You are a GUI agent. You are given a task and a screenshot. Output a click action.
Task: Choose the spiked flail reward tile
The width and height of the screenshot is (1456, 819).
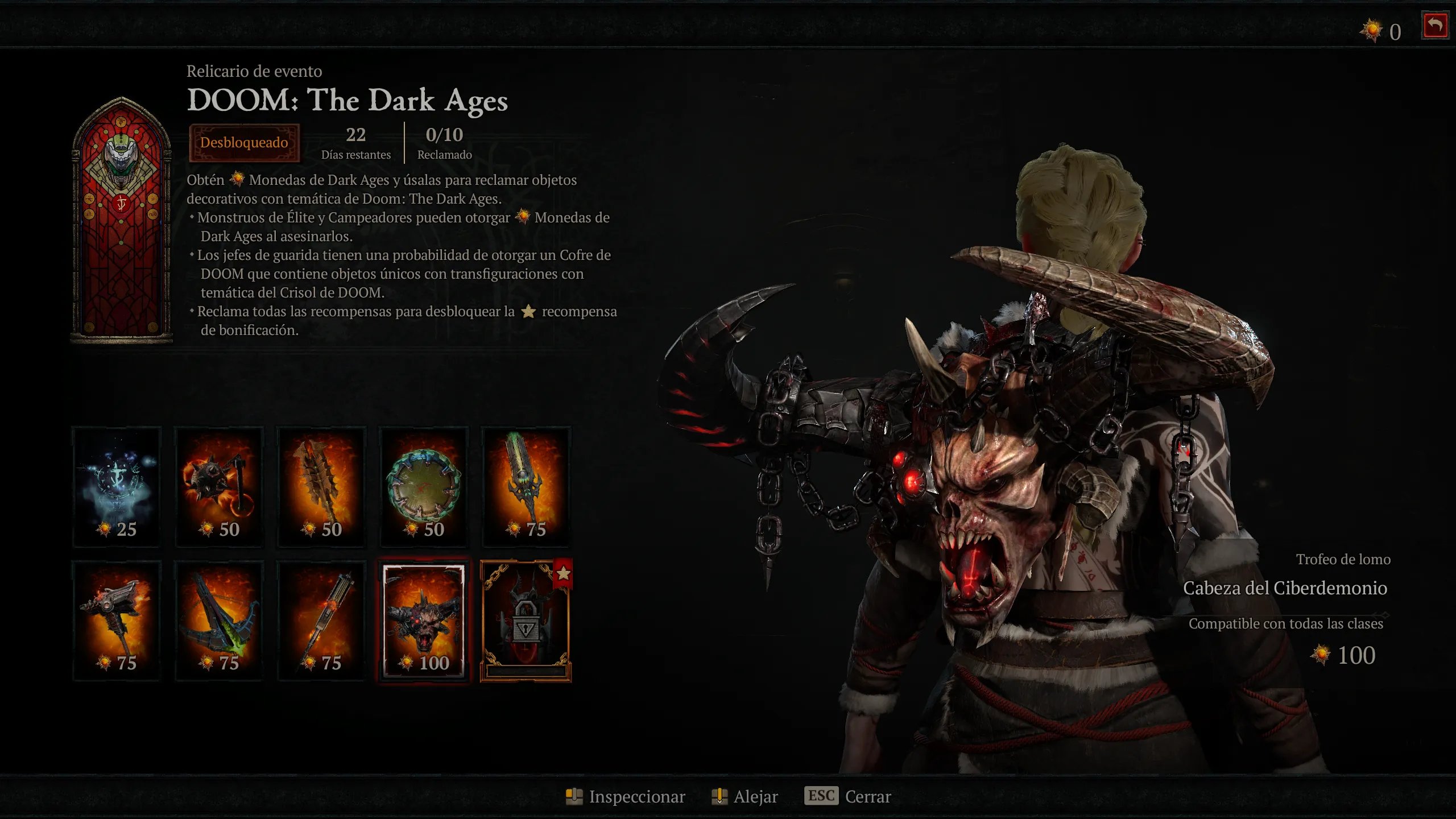[x=219, y=486]
